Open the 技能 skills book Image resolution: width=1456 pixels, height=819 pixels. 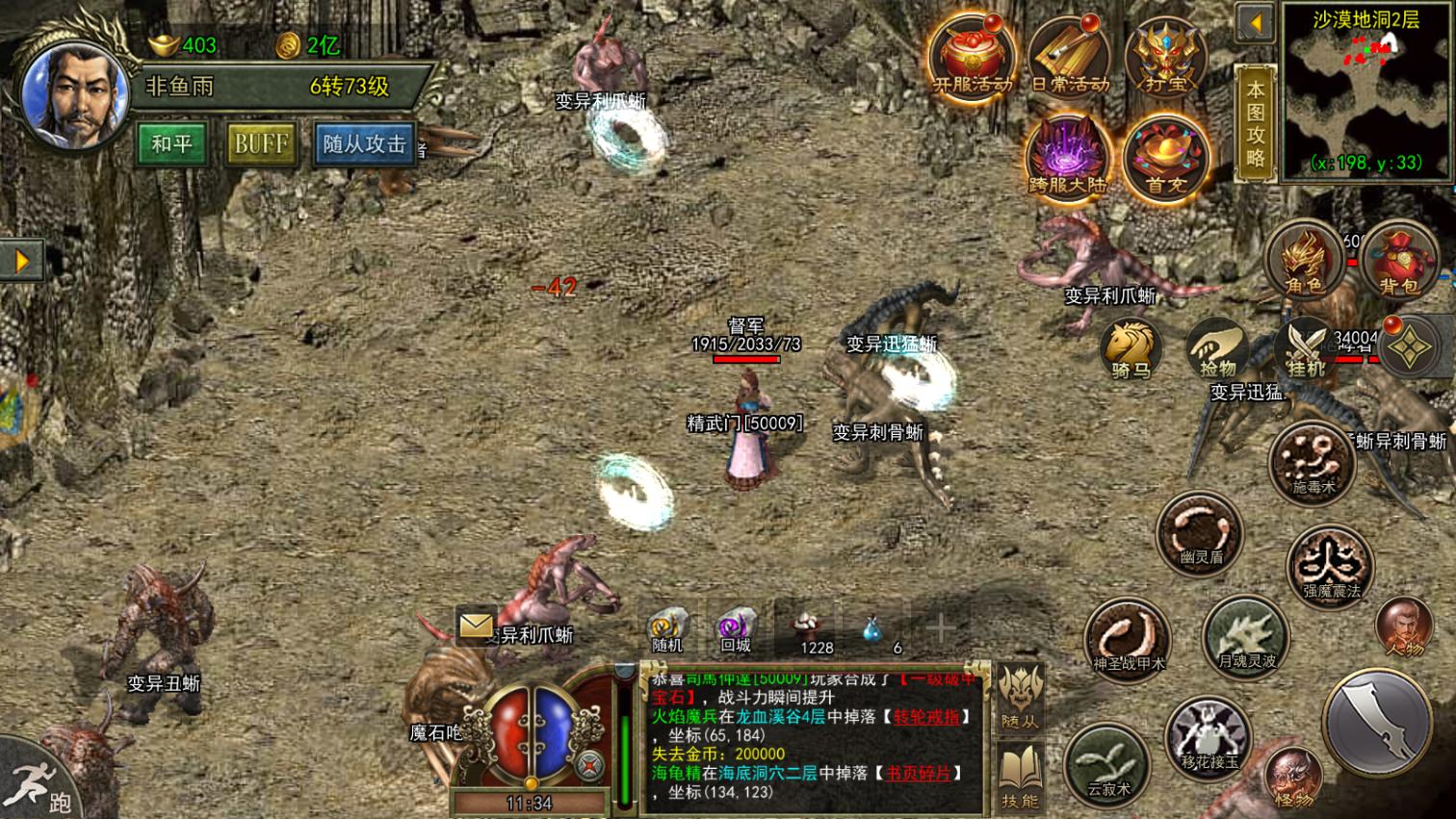point(1020,777)
